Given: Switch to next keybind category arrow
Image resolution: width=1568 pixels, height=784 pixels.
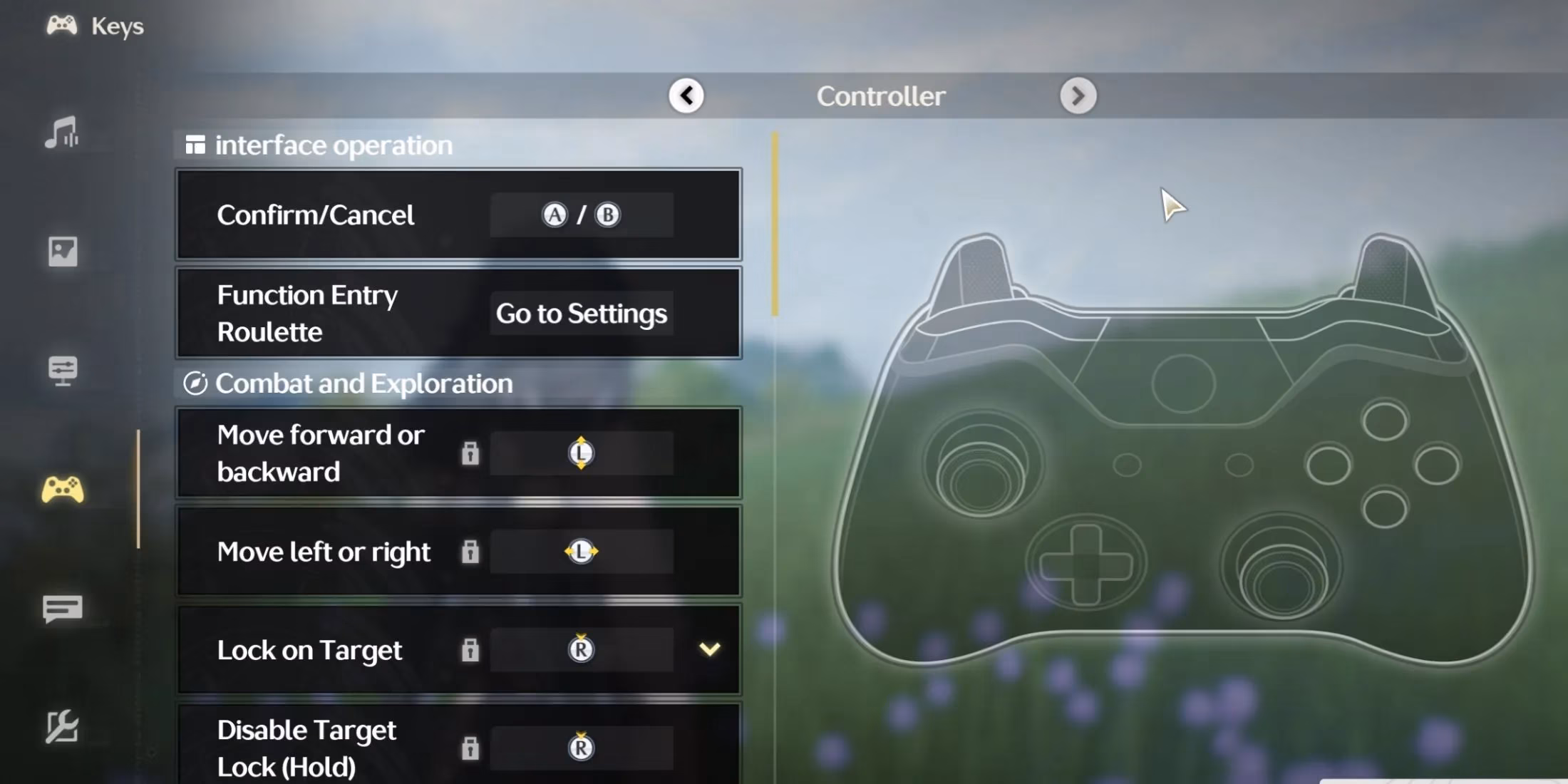Looking at the screenshot, I should point(1078,95).
